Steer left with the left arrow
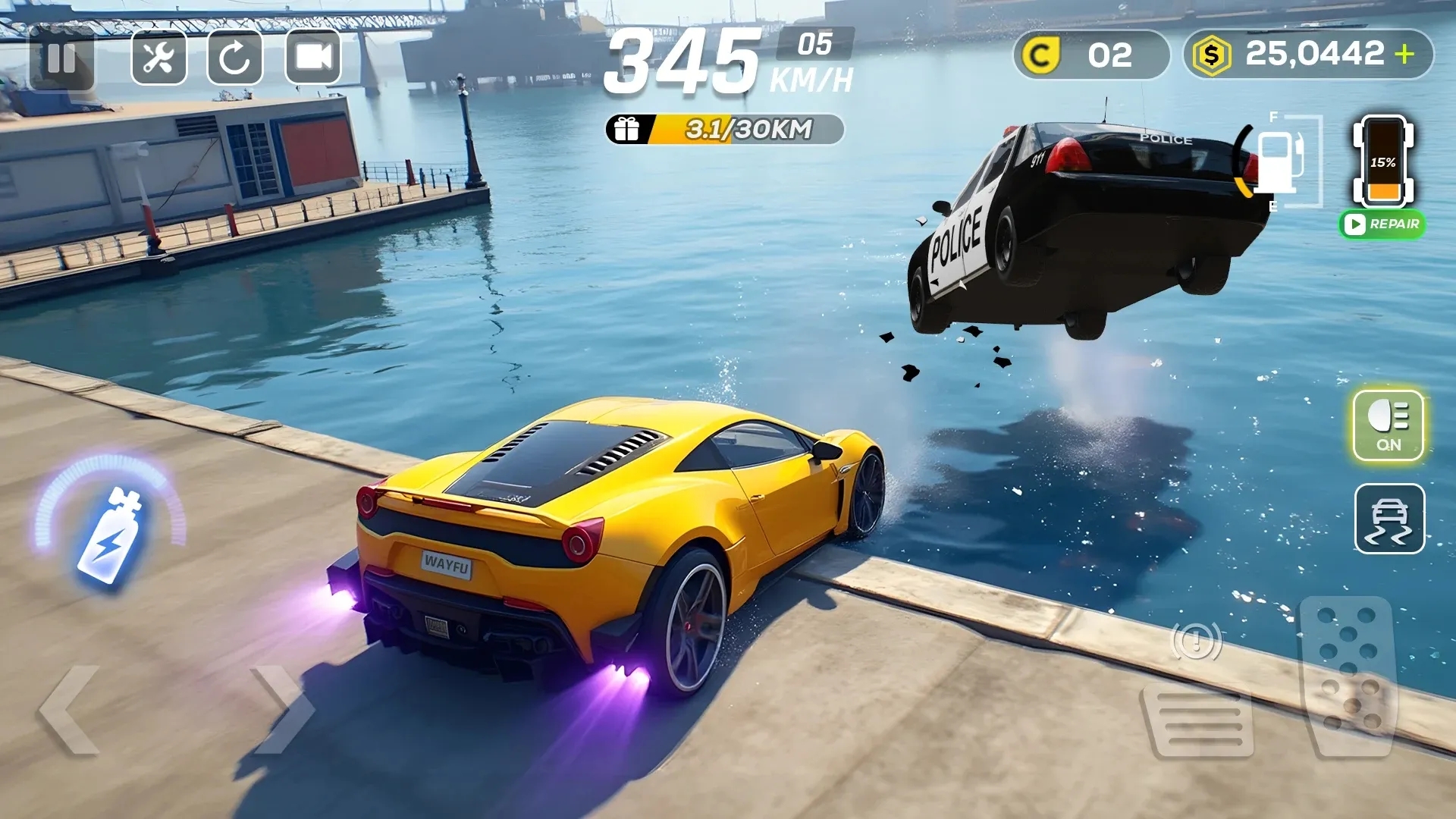Viewport: 1456px width, 819px height. pos(70,711)
